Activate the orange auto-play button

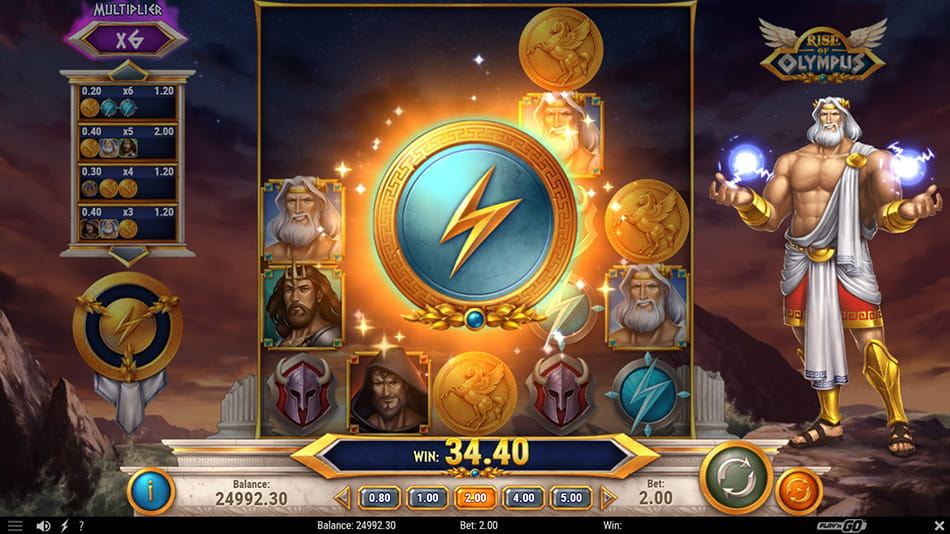click(799, 491)
